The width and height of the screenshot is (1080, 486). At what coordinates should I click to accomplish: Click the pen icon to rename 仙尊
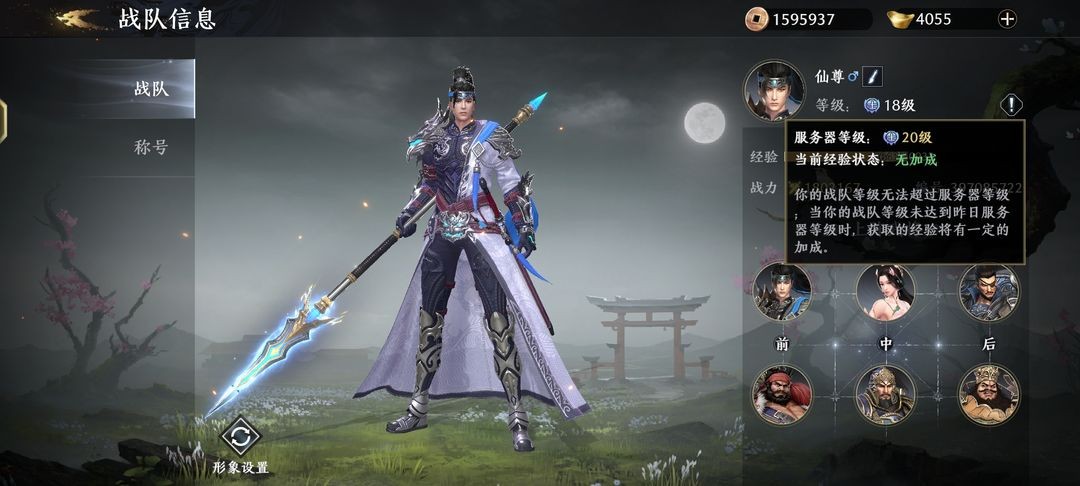873,76
